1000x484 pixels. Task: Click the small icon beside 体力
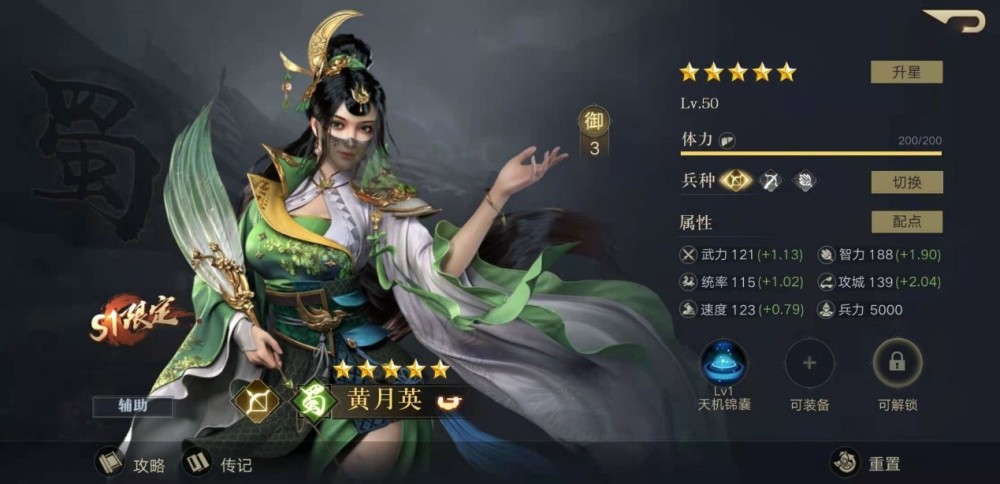point(728,141)
